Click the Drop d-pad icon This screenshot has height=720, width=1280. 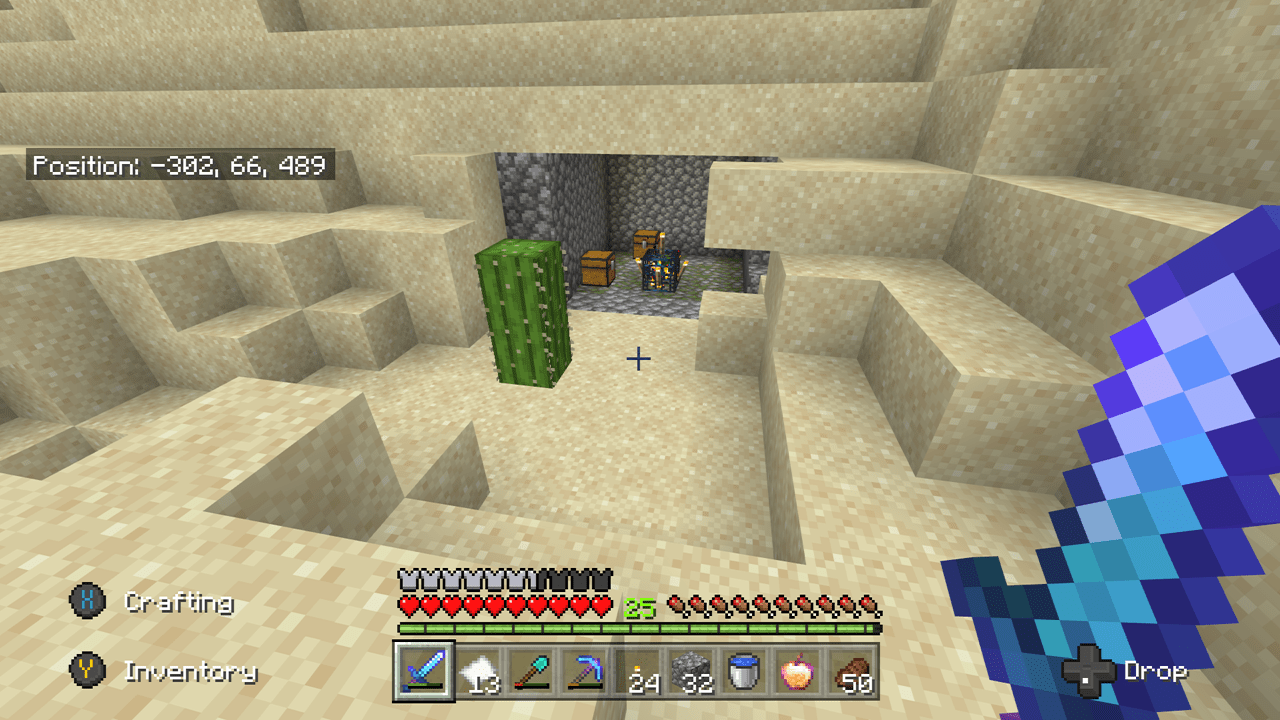click(1089, 672)
